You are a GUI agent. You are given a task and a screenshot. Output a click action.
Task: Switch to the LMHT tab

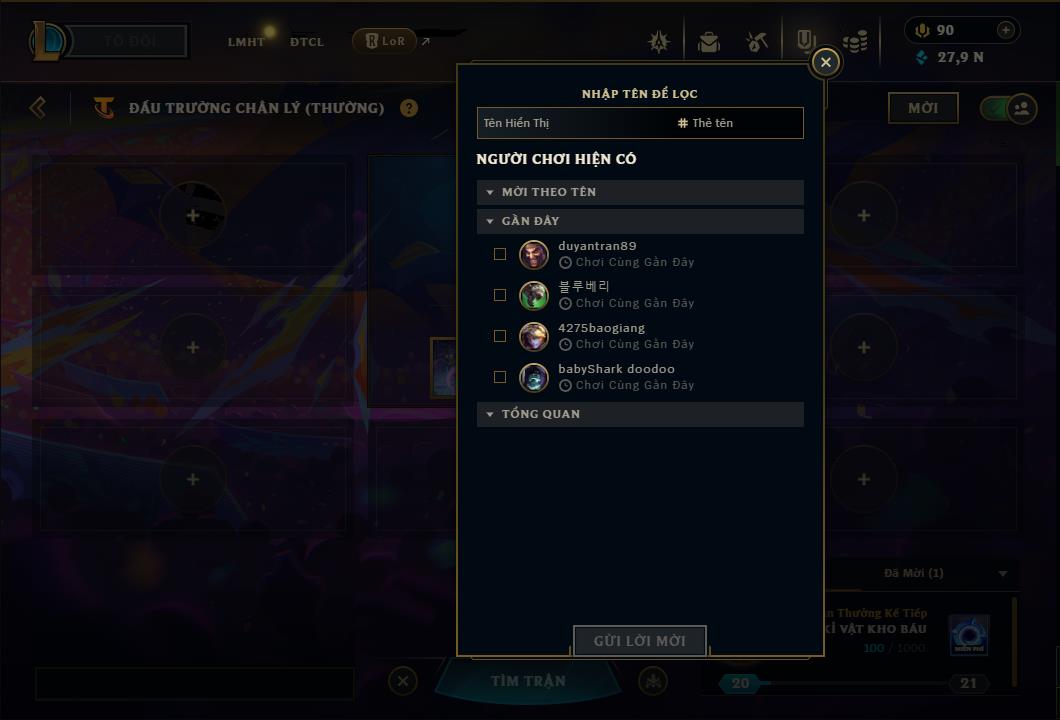[x=246, y=42]
